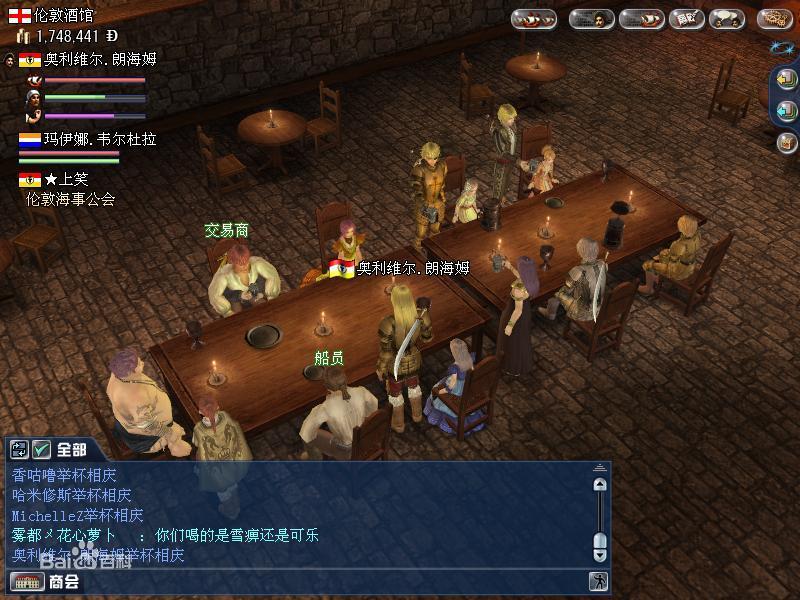Screen dimensions: 800x600
Task: Select player name 奥利维尔.朗海姆 in HUD
Action: click(100, 59)
